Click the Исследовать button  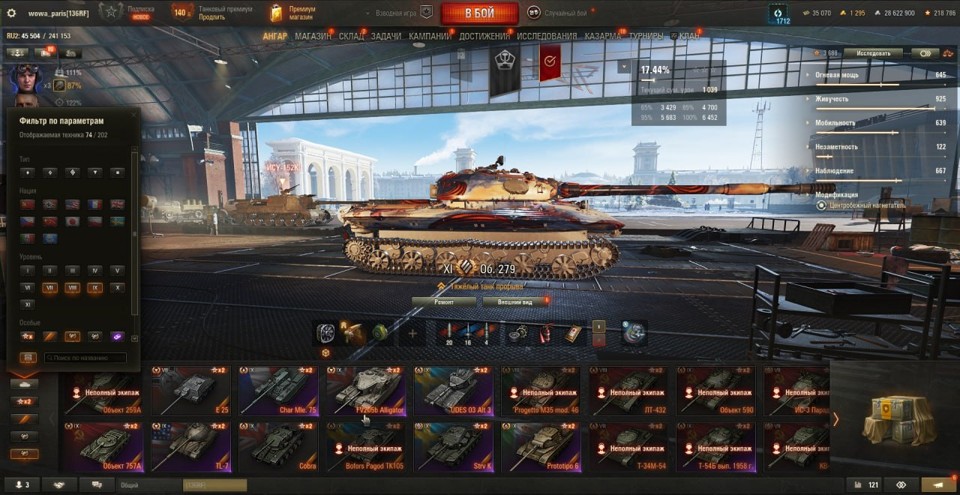pos(872,53)
